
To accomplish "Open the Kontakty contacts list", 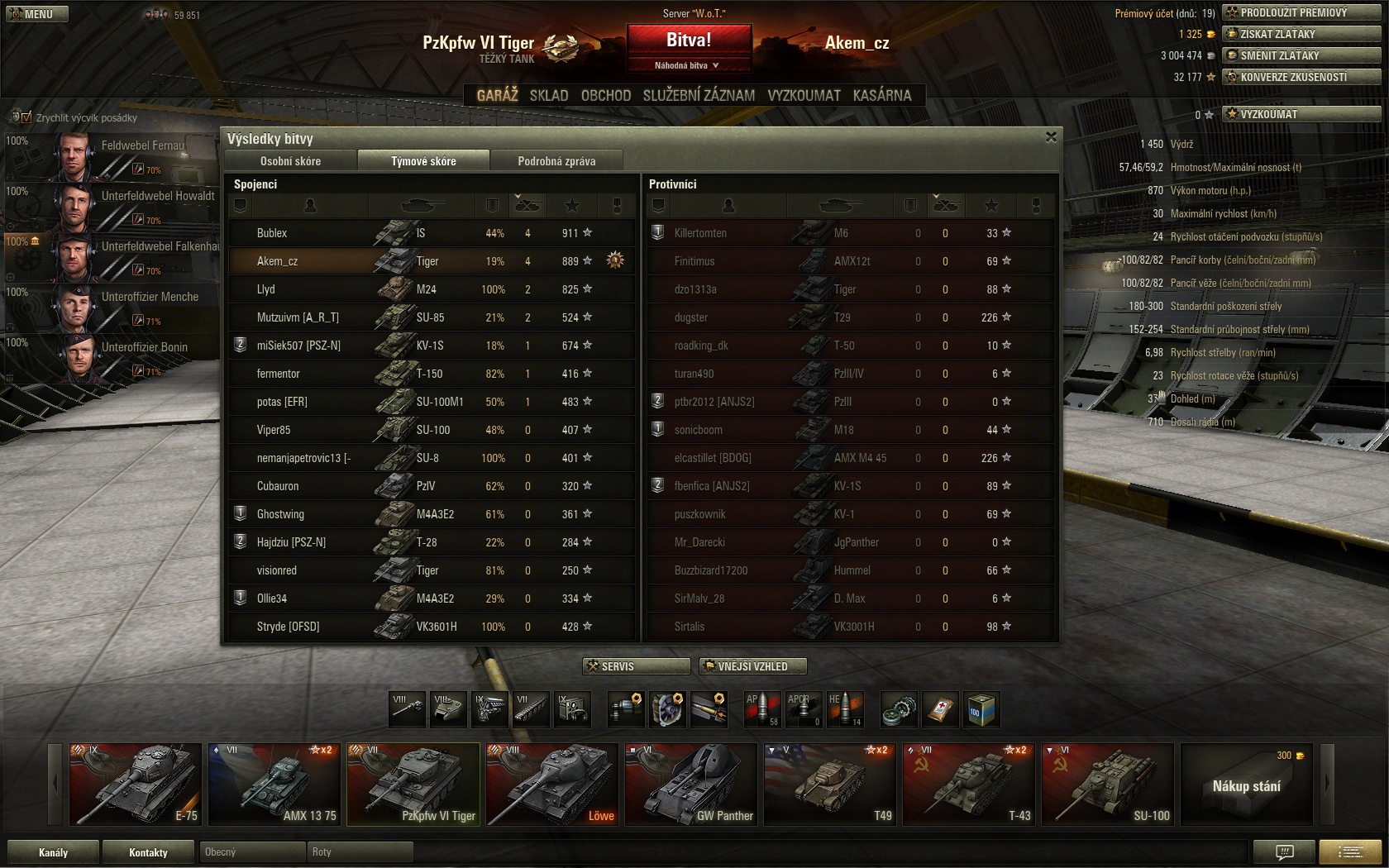I will [149, 852].
